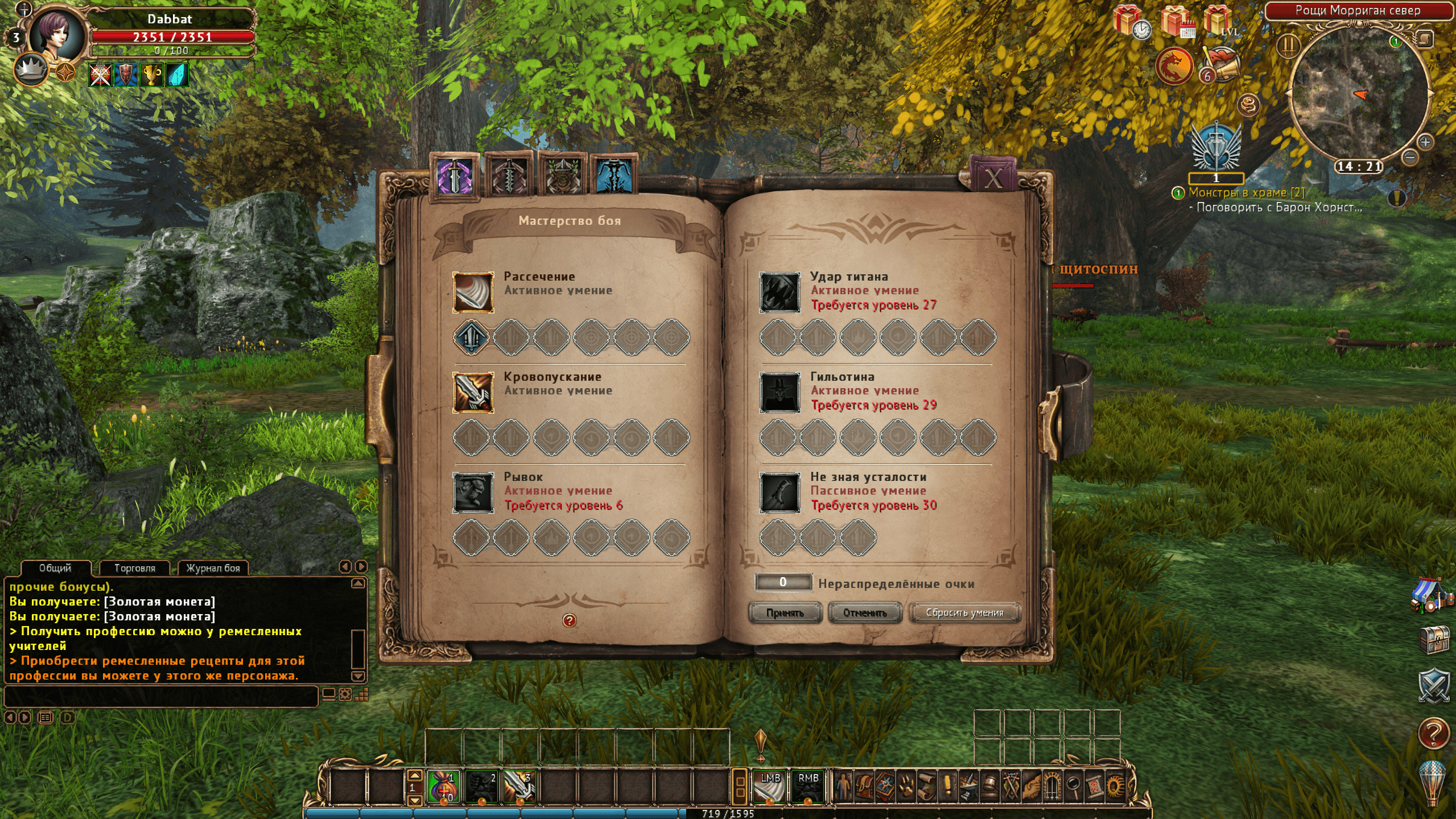Open the Монстры в храме quest tracker
Viewport: 1456px width, 819px height.
point(1246,193)
